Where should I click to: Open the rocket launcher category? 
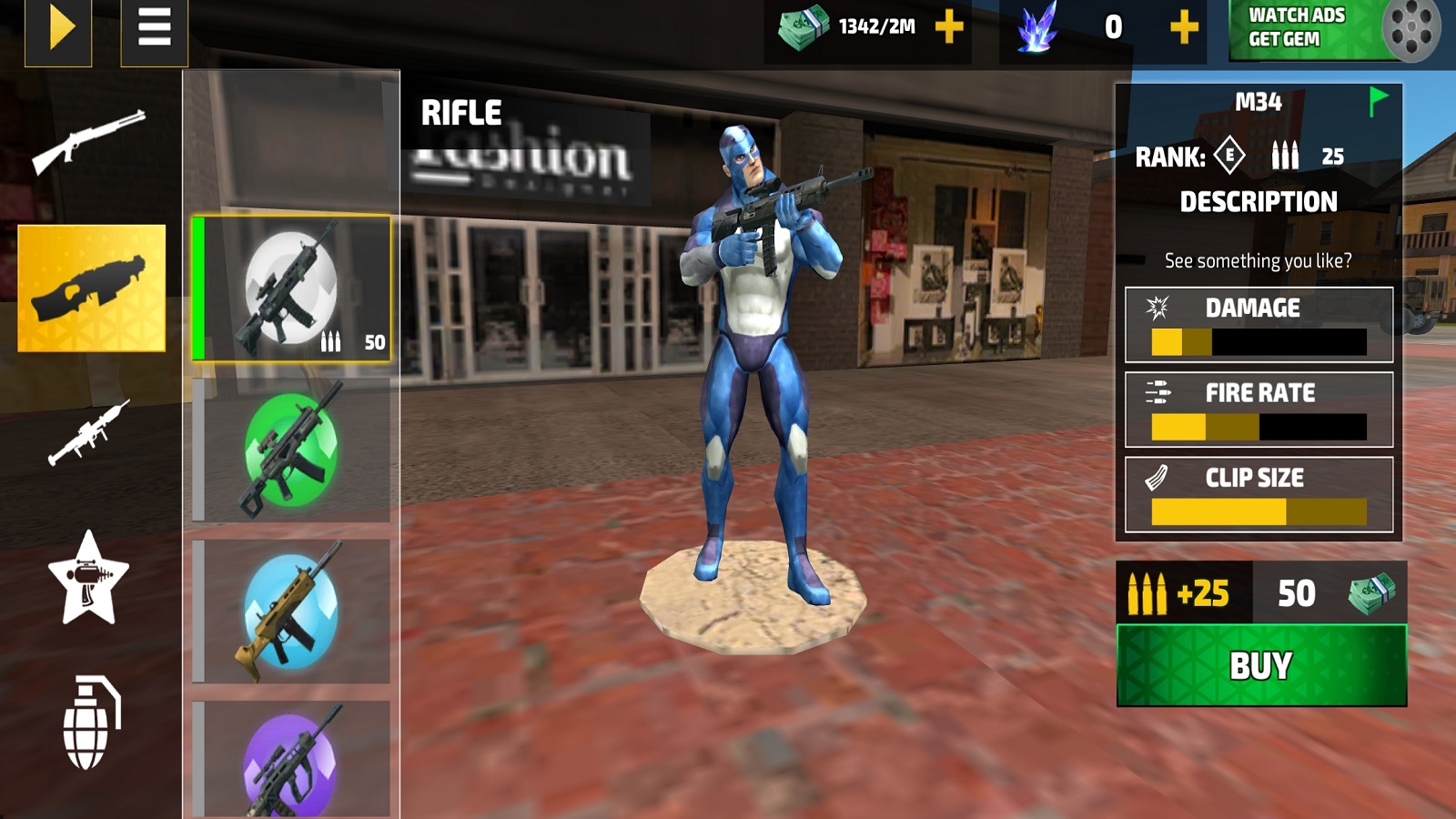[x=89, y=433]
